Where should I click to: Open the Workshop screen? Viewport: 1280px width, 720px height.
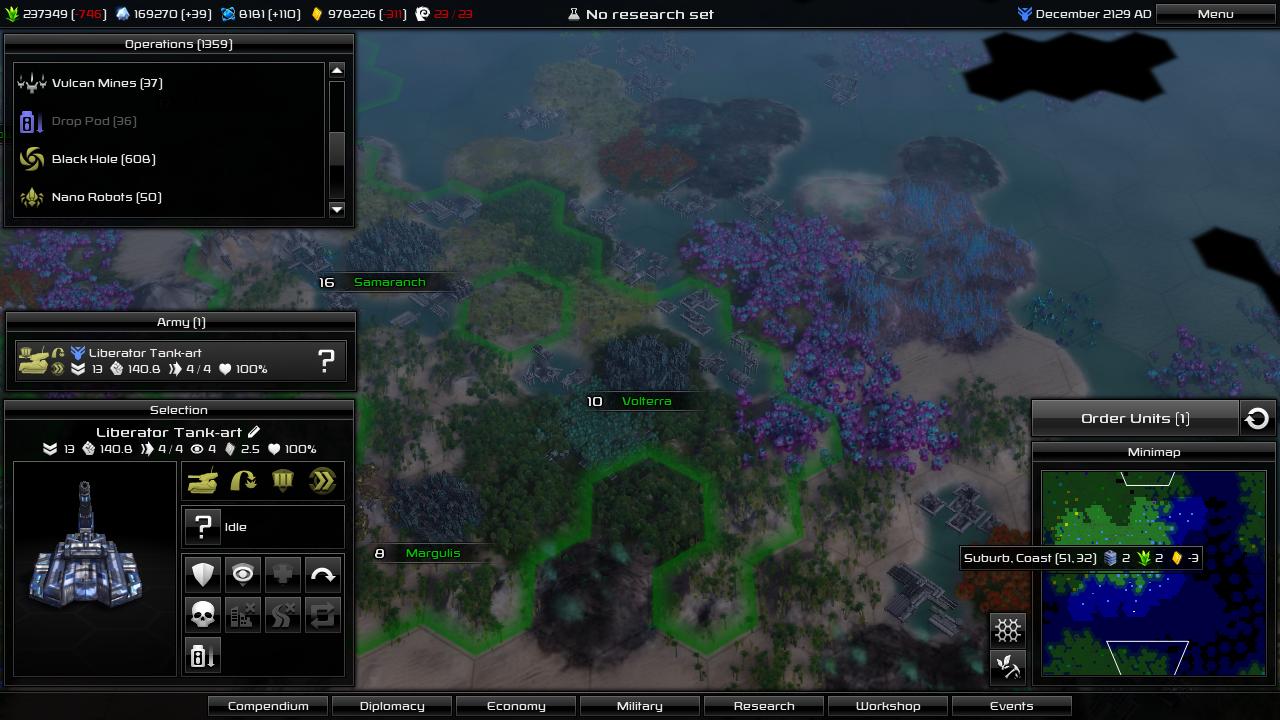click(888, 706)
